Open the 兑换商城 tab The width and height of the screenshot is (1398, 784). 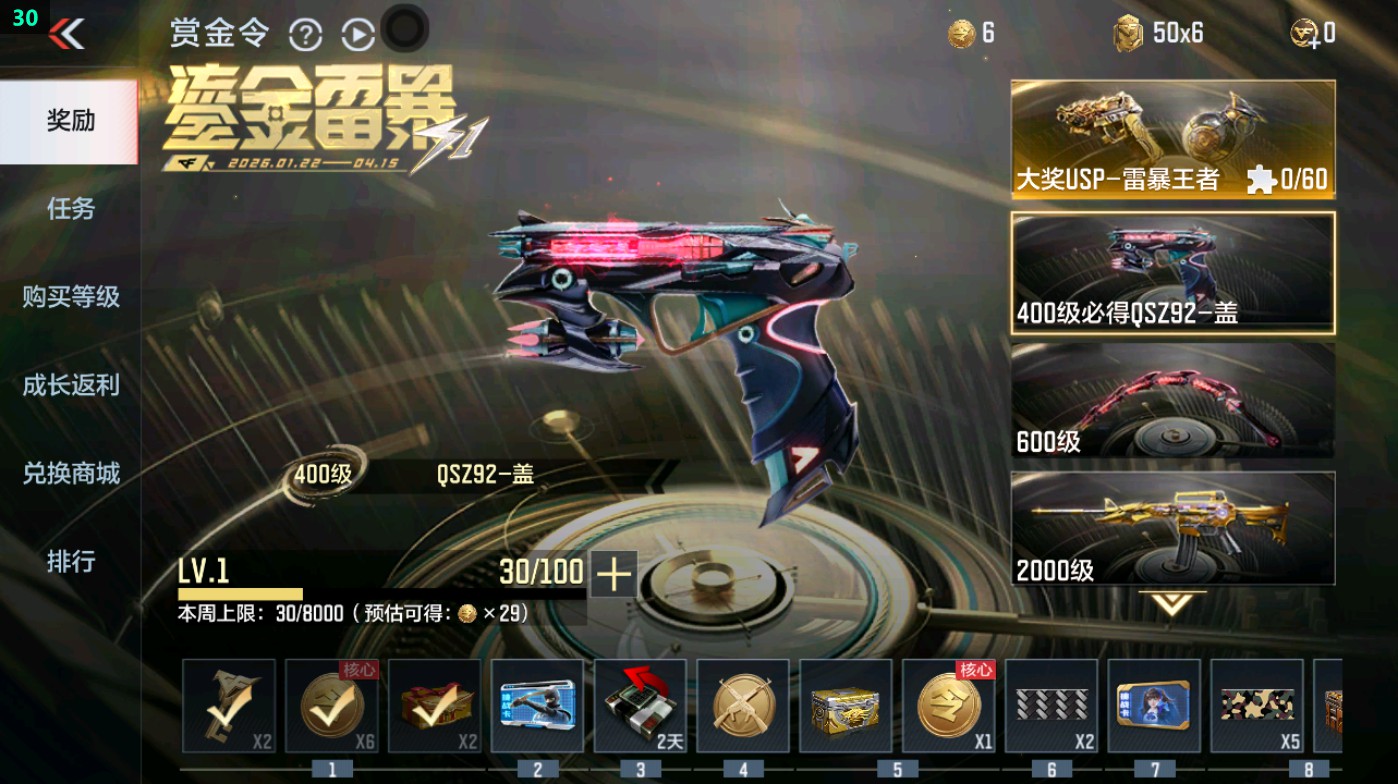tap(68, 473)
